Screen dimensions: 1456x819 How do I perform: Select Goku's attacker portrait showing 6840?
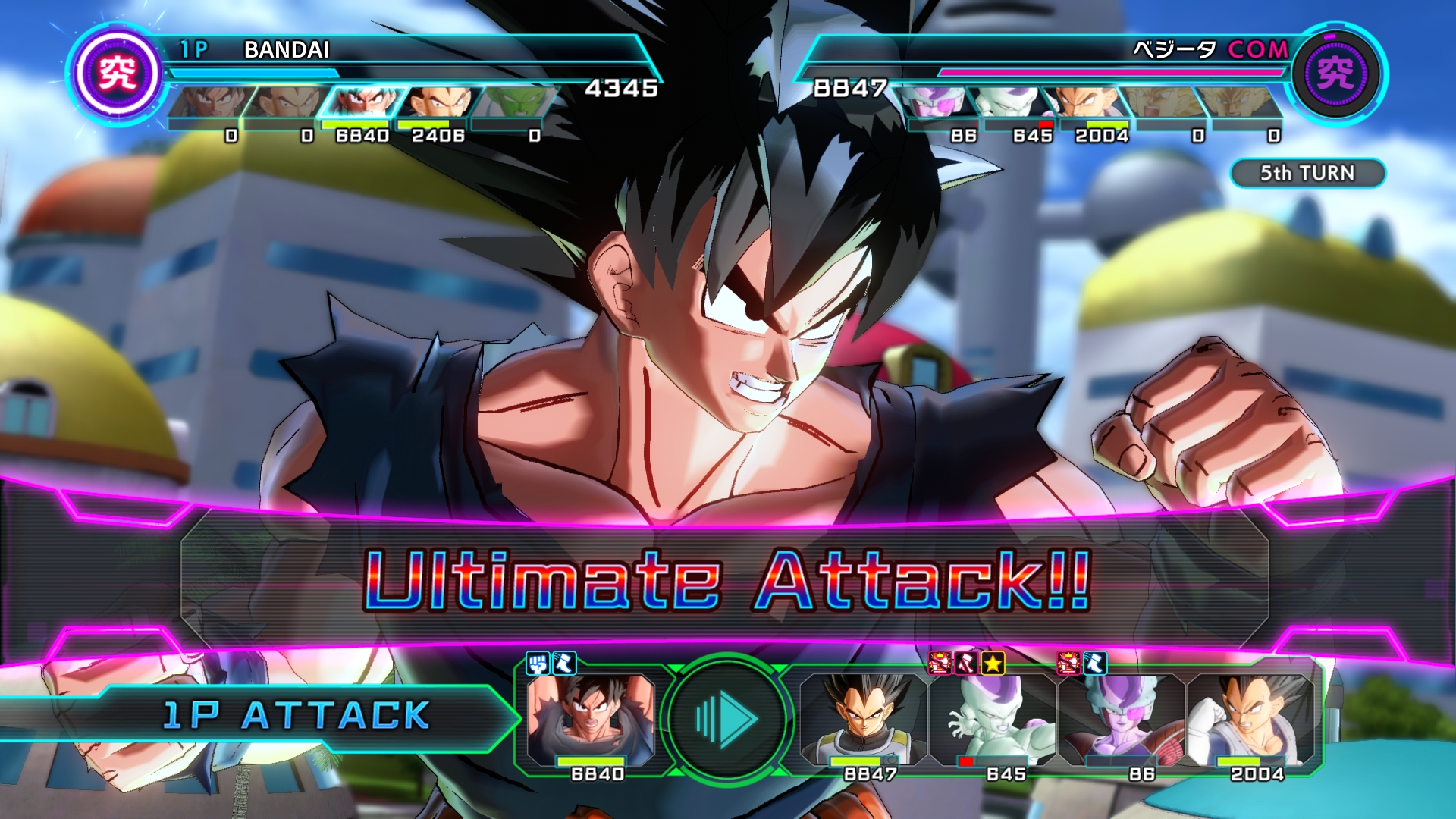click(x=590, y=719)
